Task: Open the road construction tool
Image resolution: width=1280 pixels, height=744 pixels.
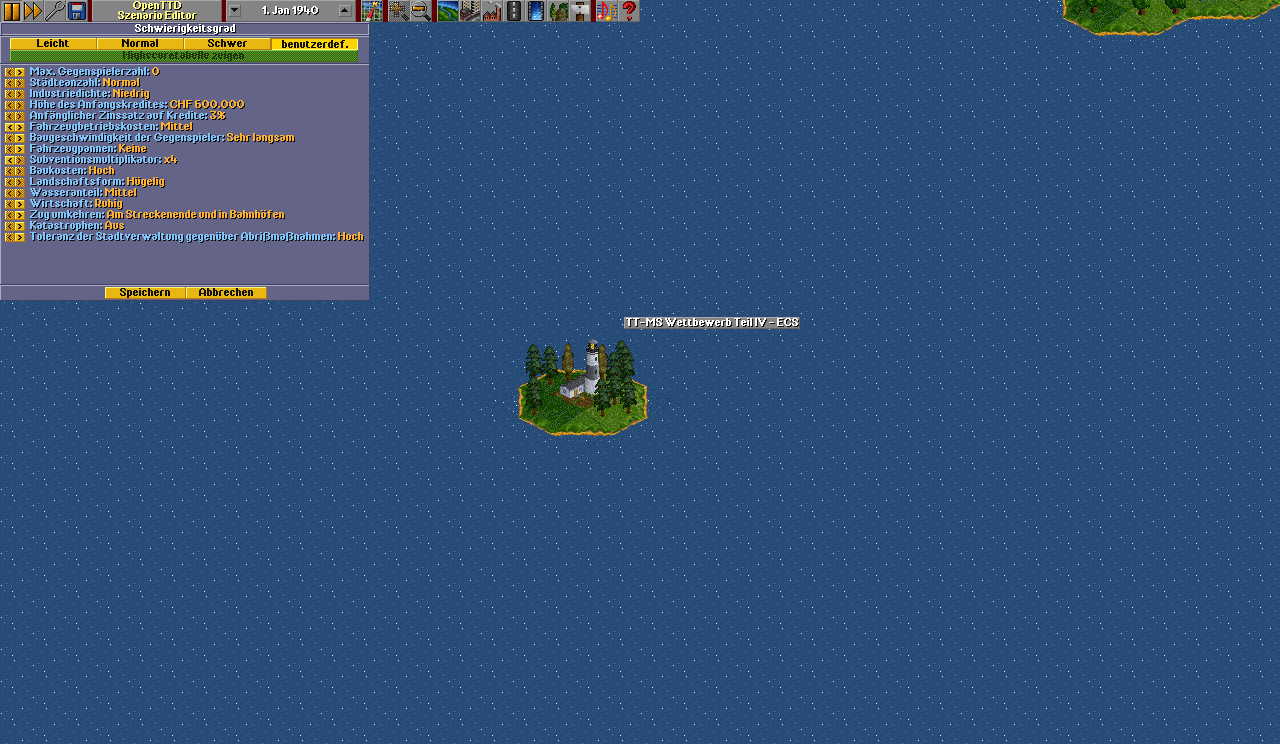Action: (x=514, y=11)
